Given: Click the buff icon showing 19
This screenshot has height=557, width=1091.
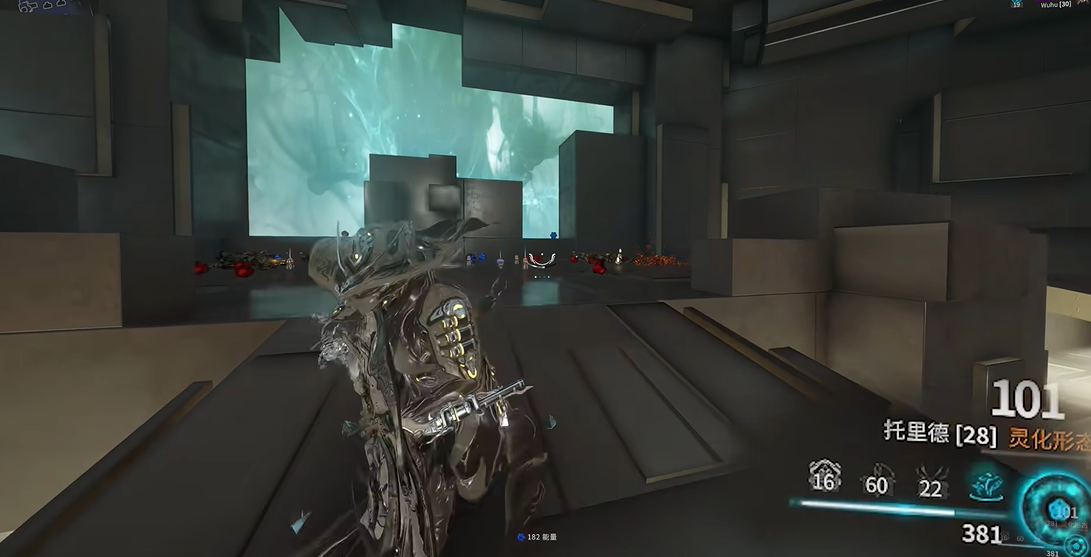Looking at the screenshot, I should pos(1016,5).
